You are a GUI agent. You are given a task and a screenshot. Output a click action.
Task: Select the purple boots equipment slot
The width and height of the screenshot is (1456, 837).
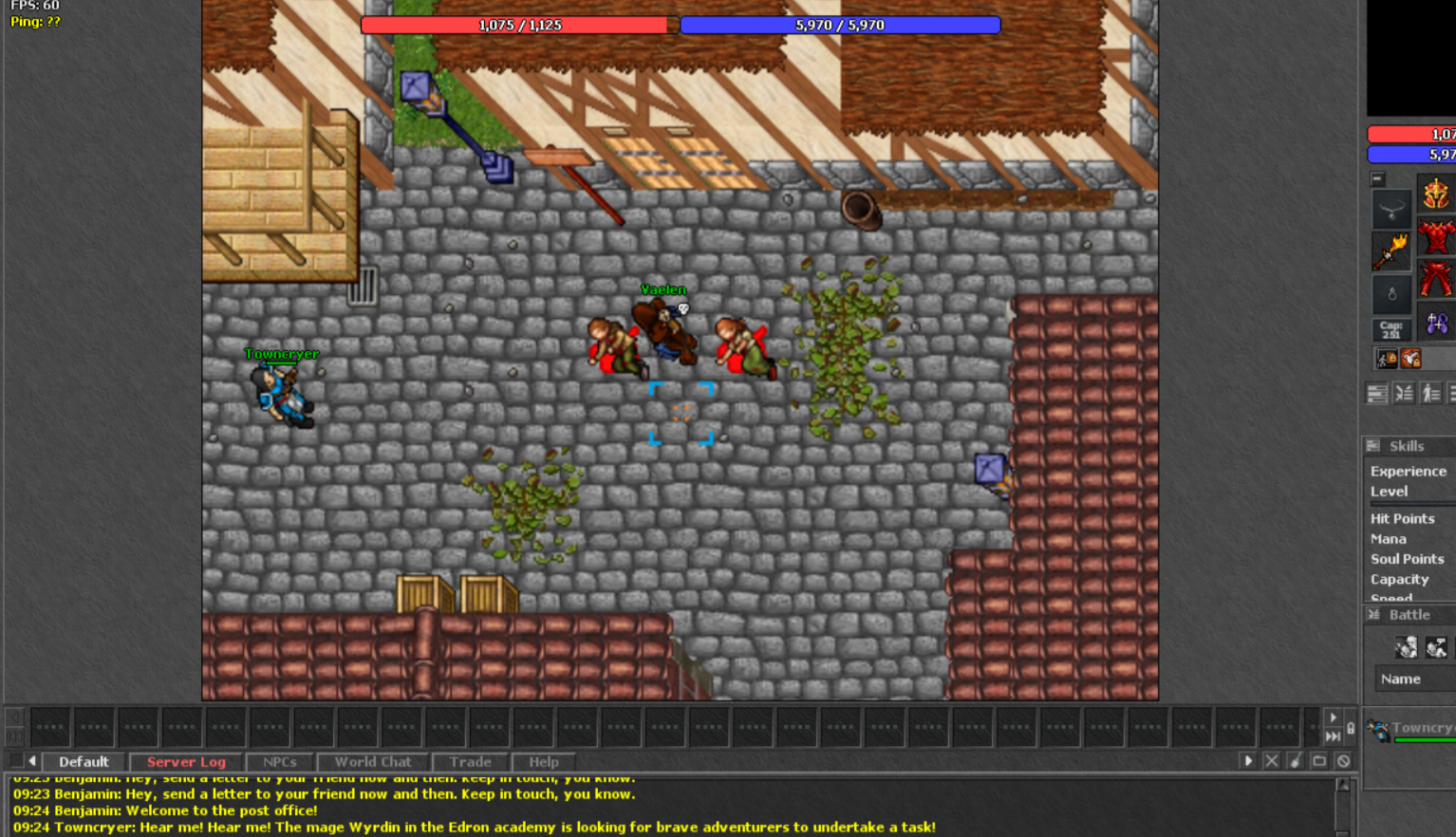1437,324
